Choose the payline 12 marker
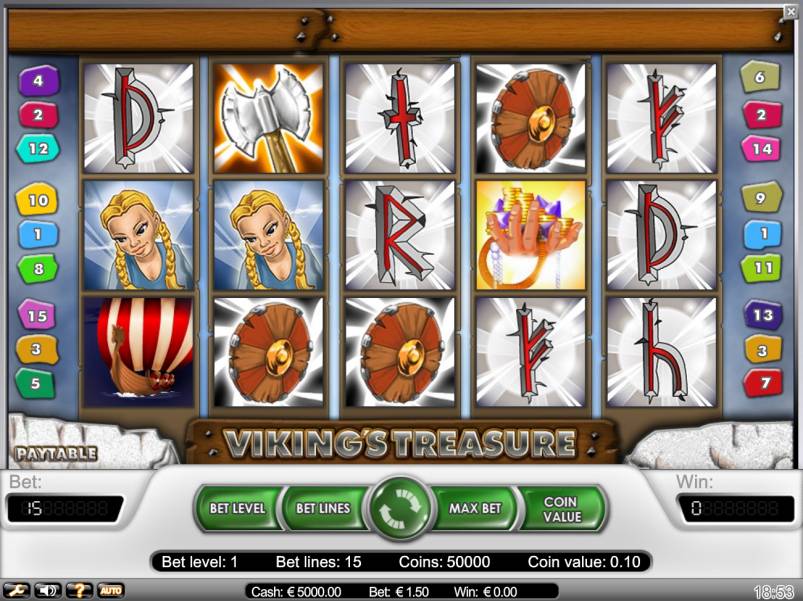Image resolution: width=803 pixels, height=601 pixels. [x=38, y=148]
